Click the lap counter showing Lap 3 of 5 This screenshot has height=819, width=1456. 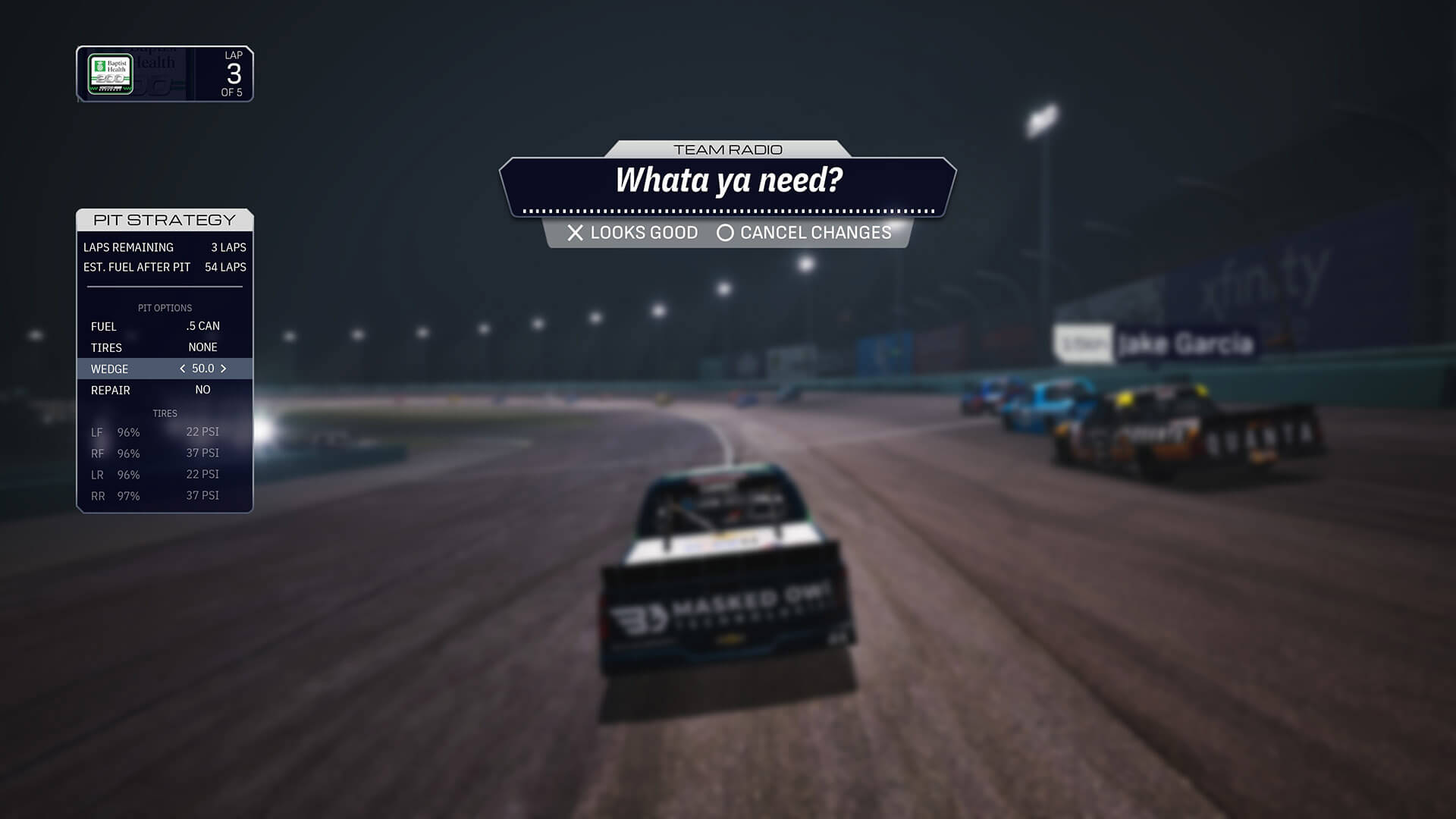coord(233,74)
